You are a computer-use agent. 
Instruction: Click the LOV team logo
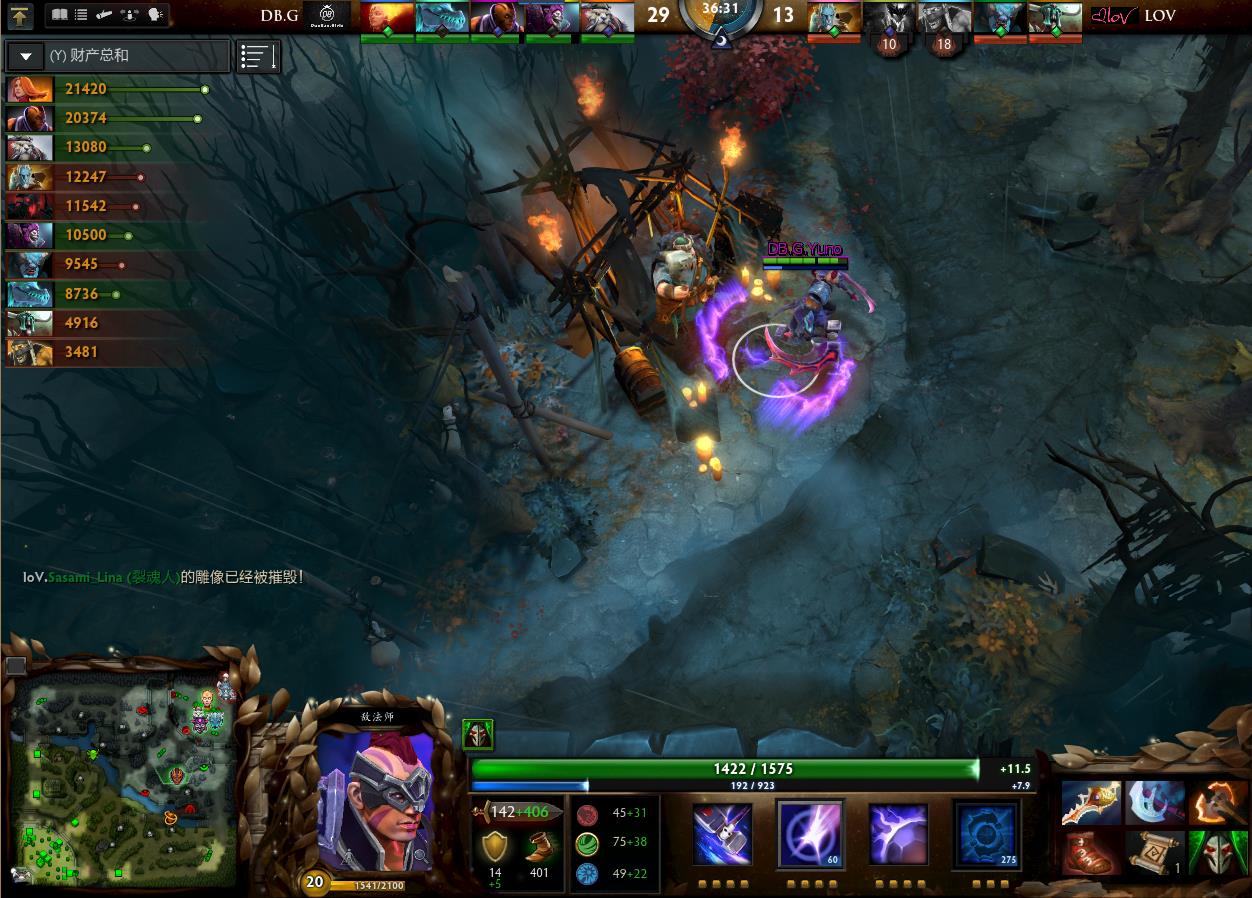coord(1114,15)
